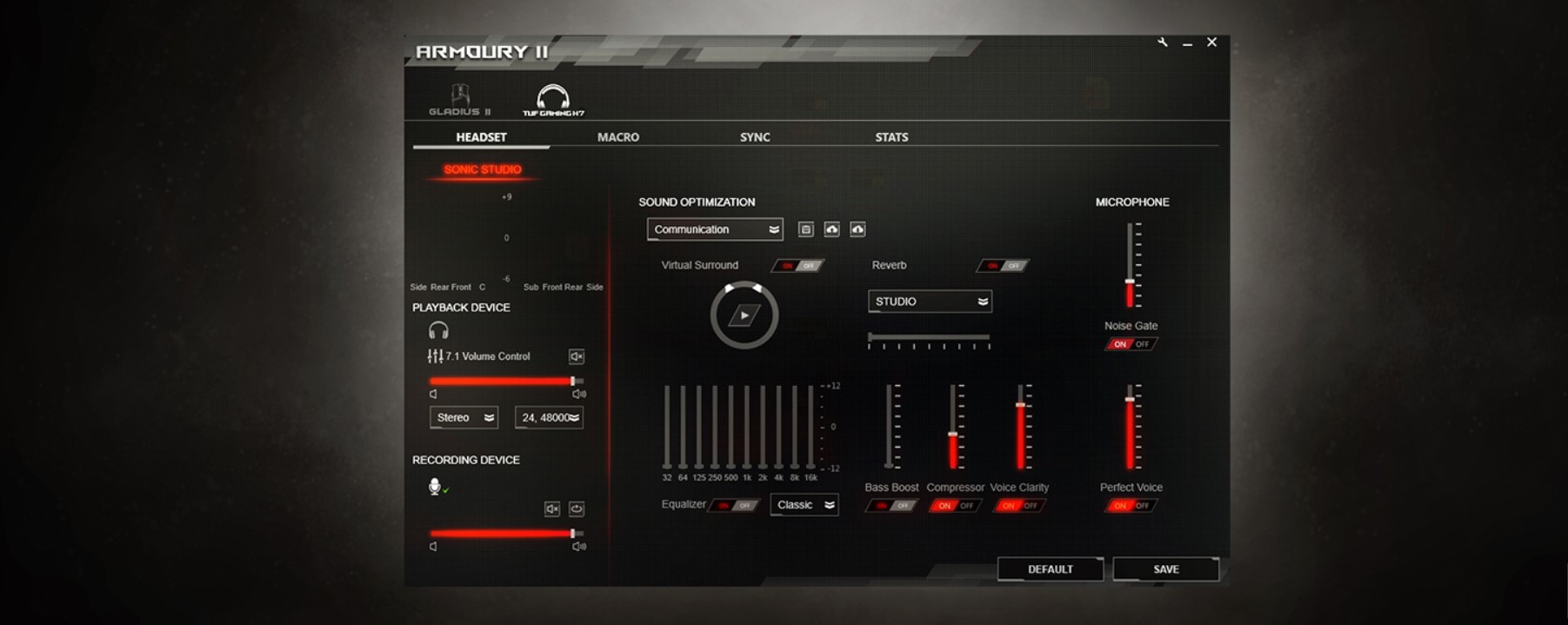The height and width of the screenshot is (625, 1568).
Task: Toggle Bass Boost on or off
Action: 891,505
